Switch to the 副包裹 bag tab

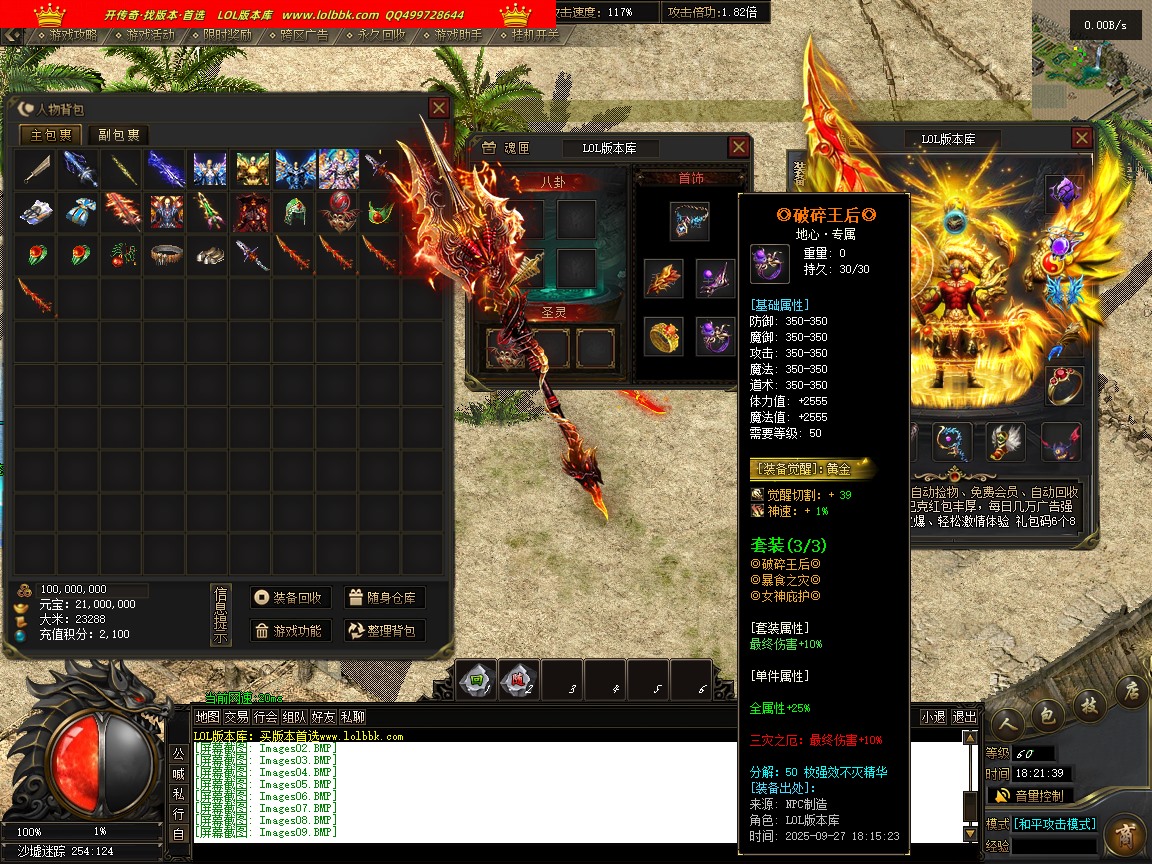(x=118, y=135)
